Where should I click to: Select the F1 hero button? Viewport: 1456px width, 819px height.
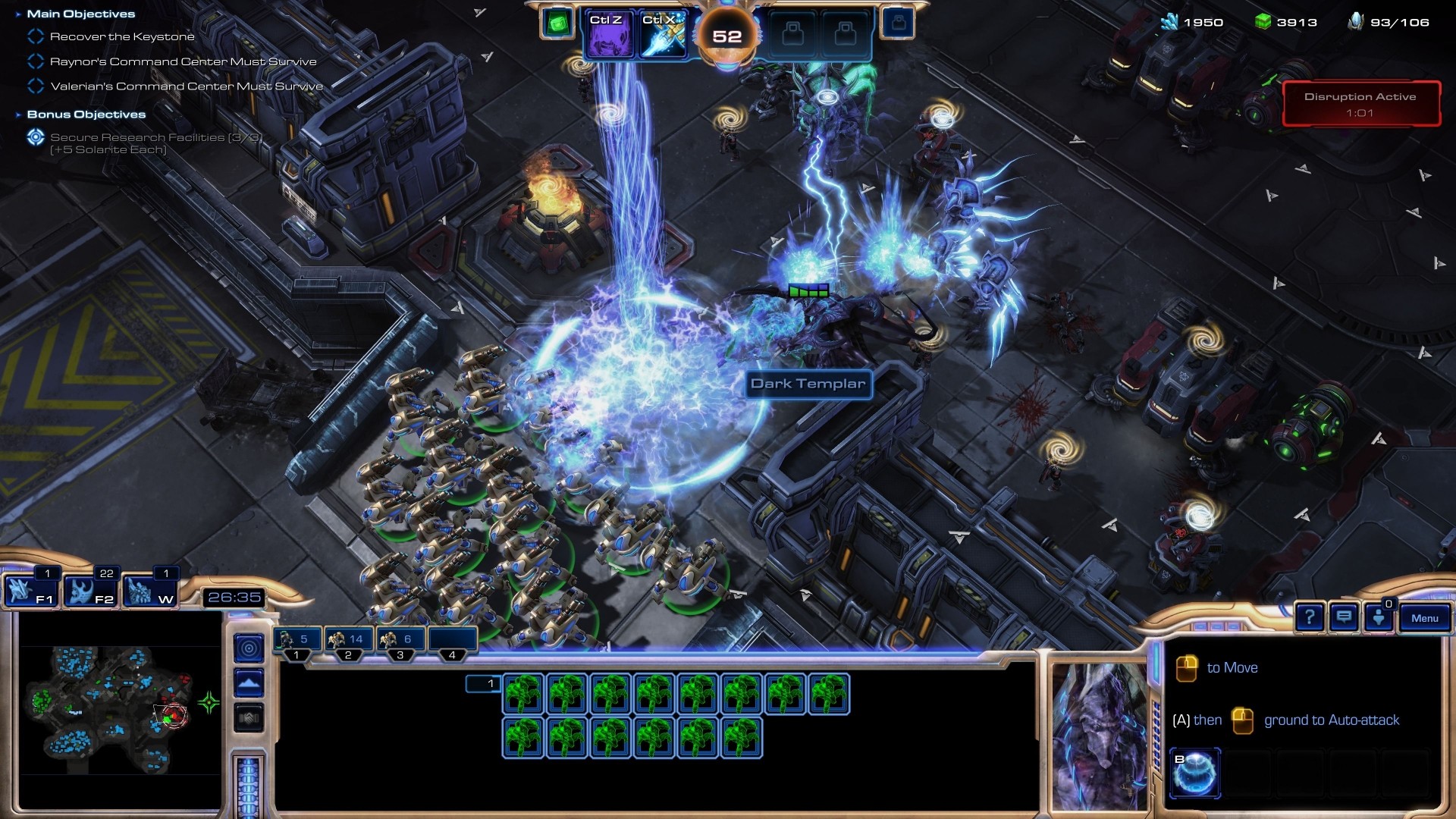coord(30,591)
